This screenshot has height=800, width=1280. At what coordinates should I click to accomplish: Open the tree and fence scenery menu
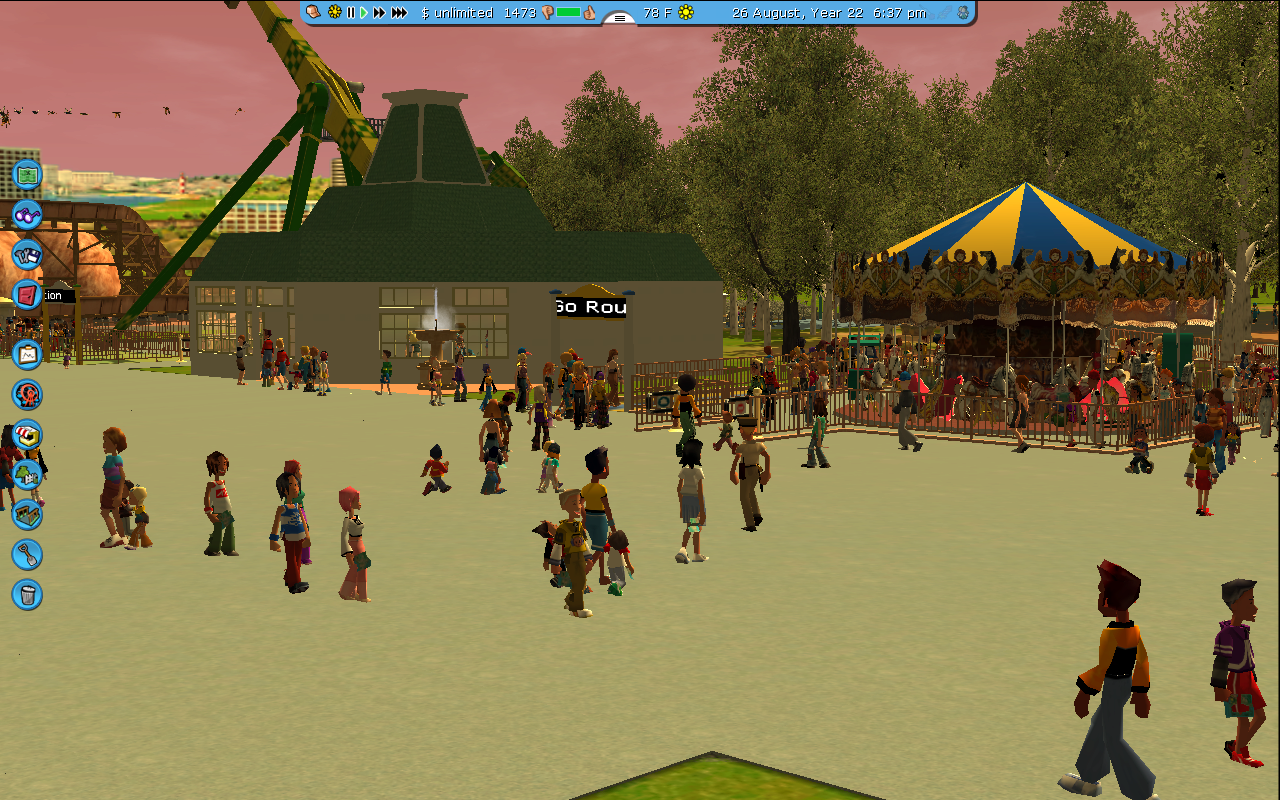click(27, 474)
